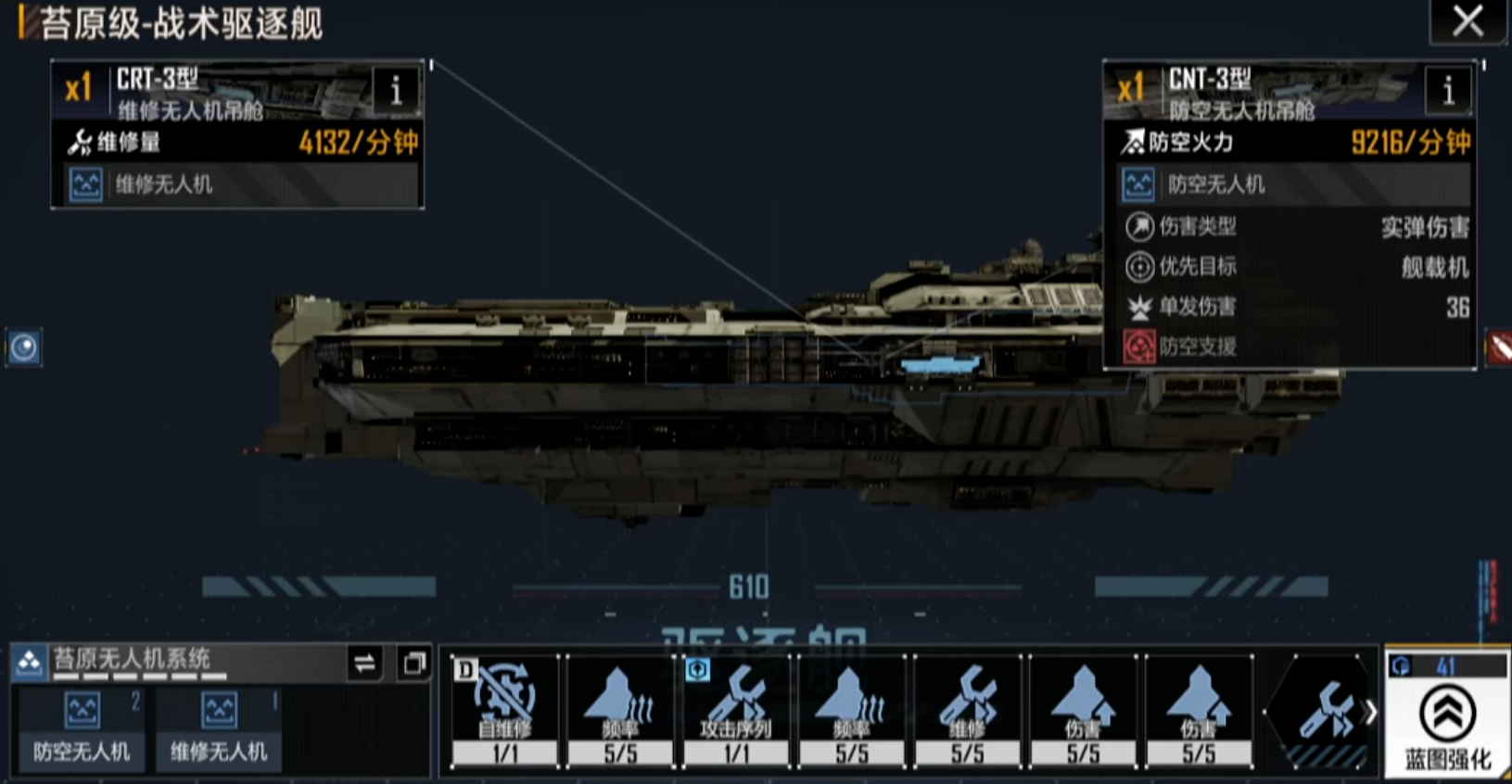The width and height of the screenshot is (1512, 784).
Task: Select the 苔原无人机系统 system header
Action: click(176, 661)
